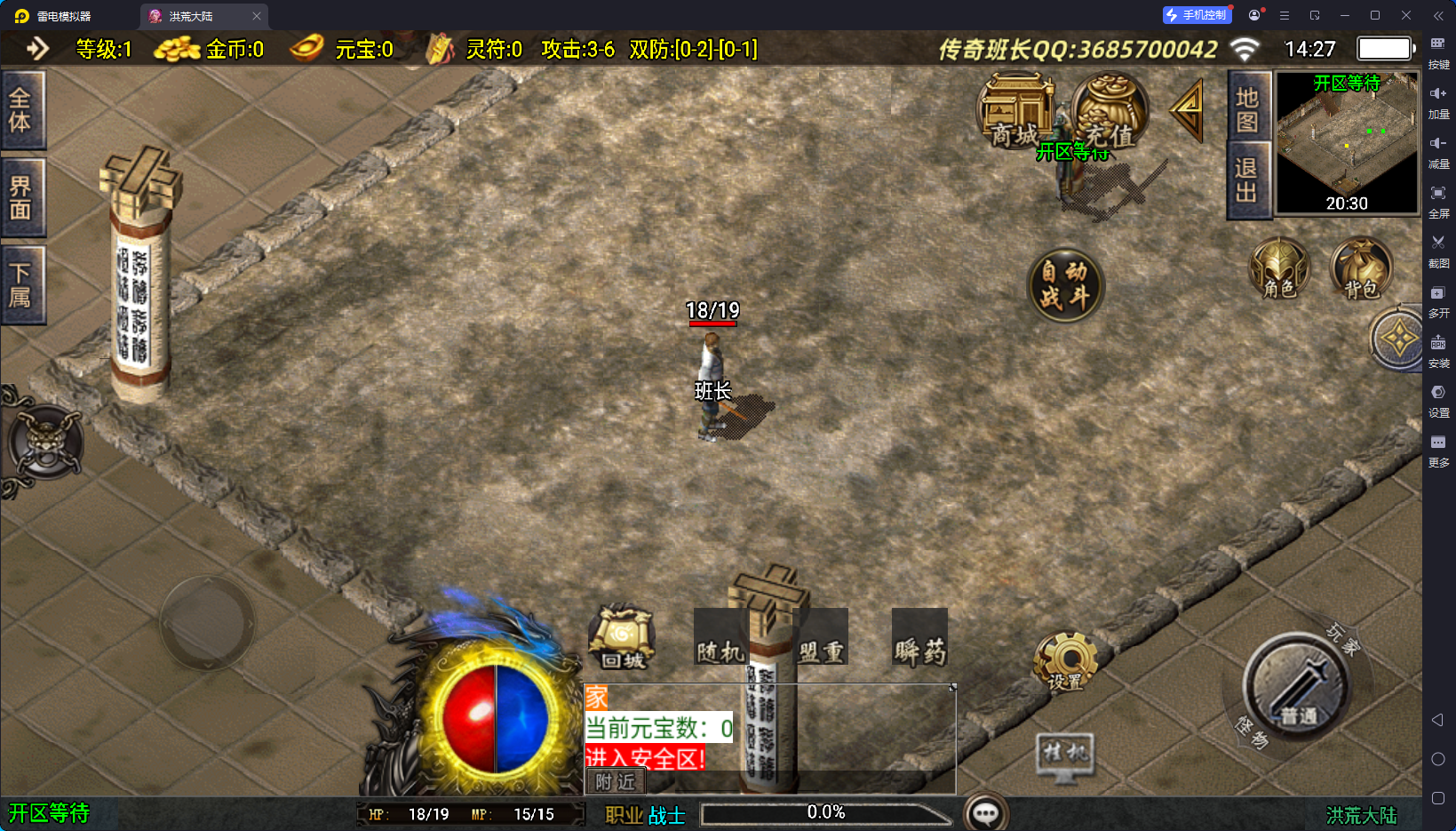
Task: Select the 界面 side tab
Action: click(21, 197)
